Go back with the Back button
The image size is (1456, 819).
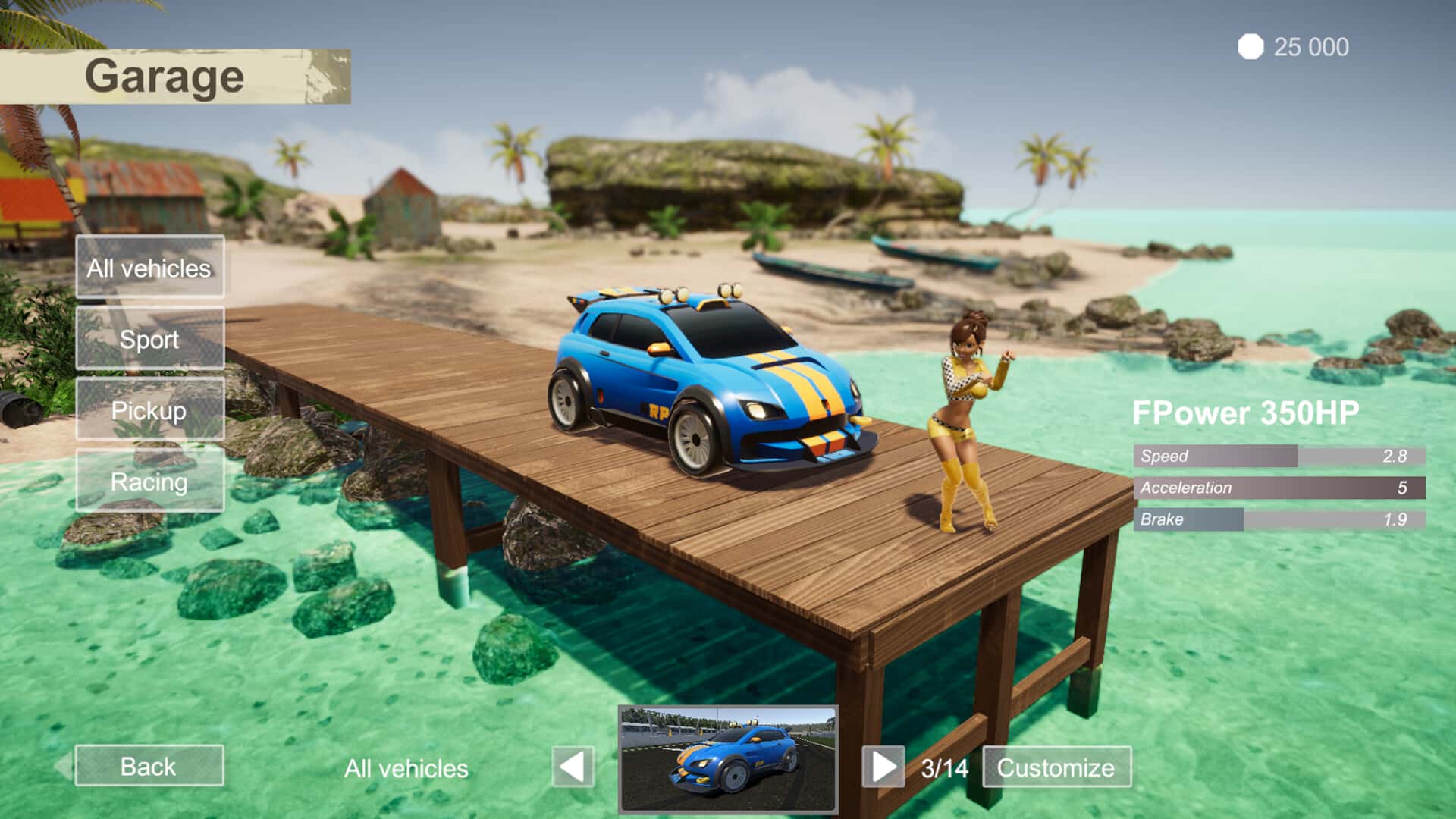pyautogui.click(x=149, y=766)
